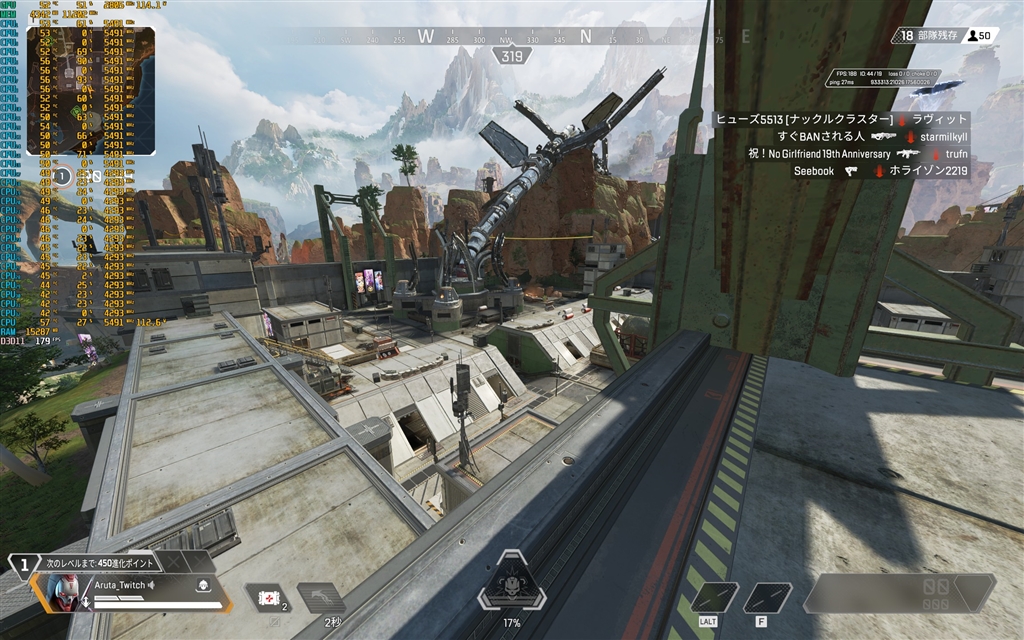Select the med kit healing item slot
The height and width of the screenshot is (640, 1024).
266,597
